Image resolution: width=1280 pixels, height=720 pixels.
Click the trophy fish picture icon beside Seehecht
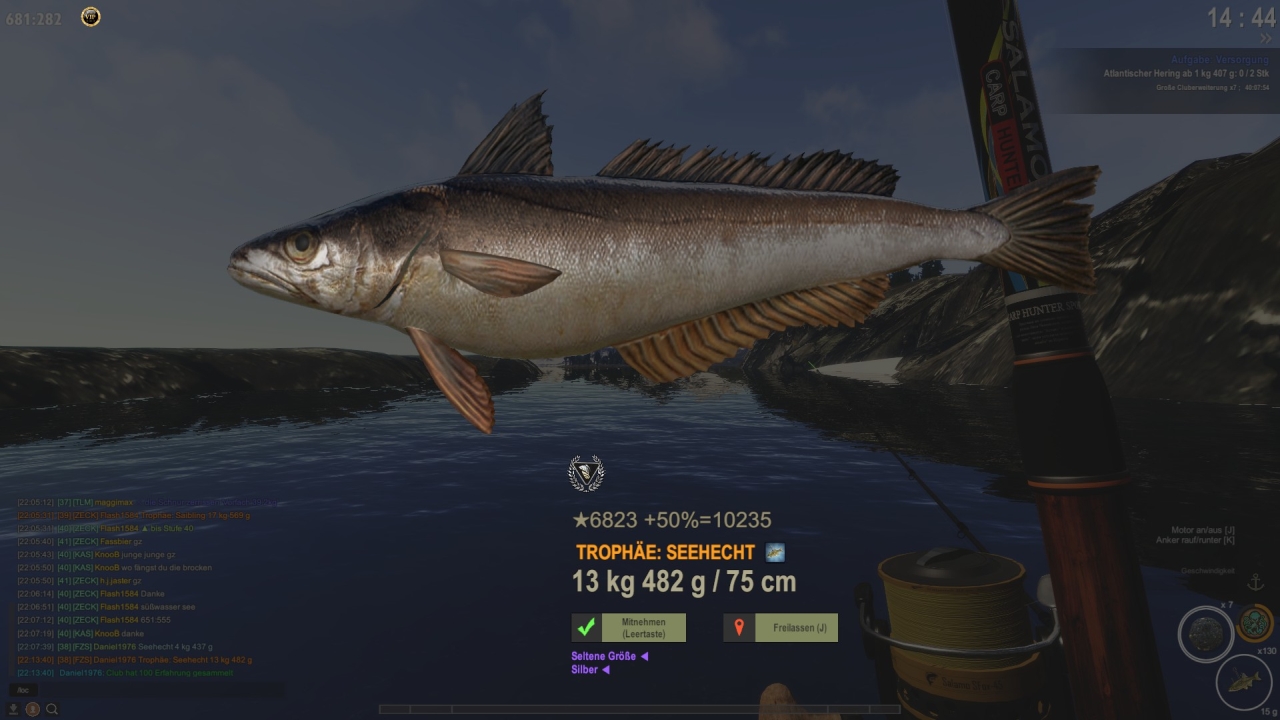click(775, 552)
